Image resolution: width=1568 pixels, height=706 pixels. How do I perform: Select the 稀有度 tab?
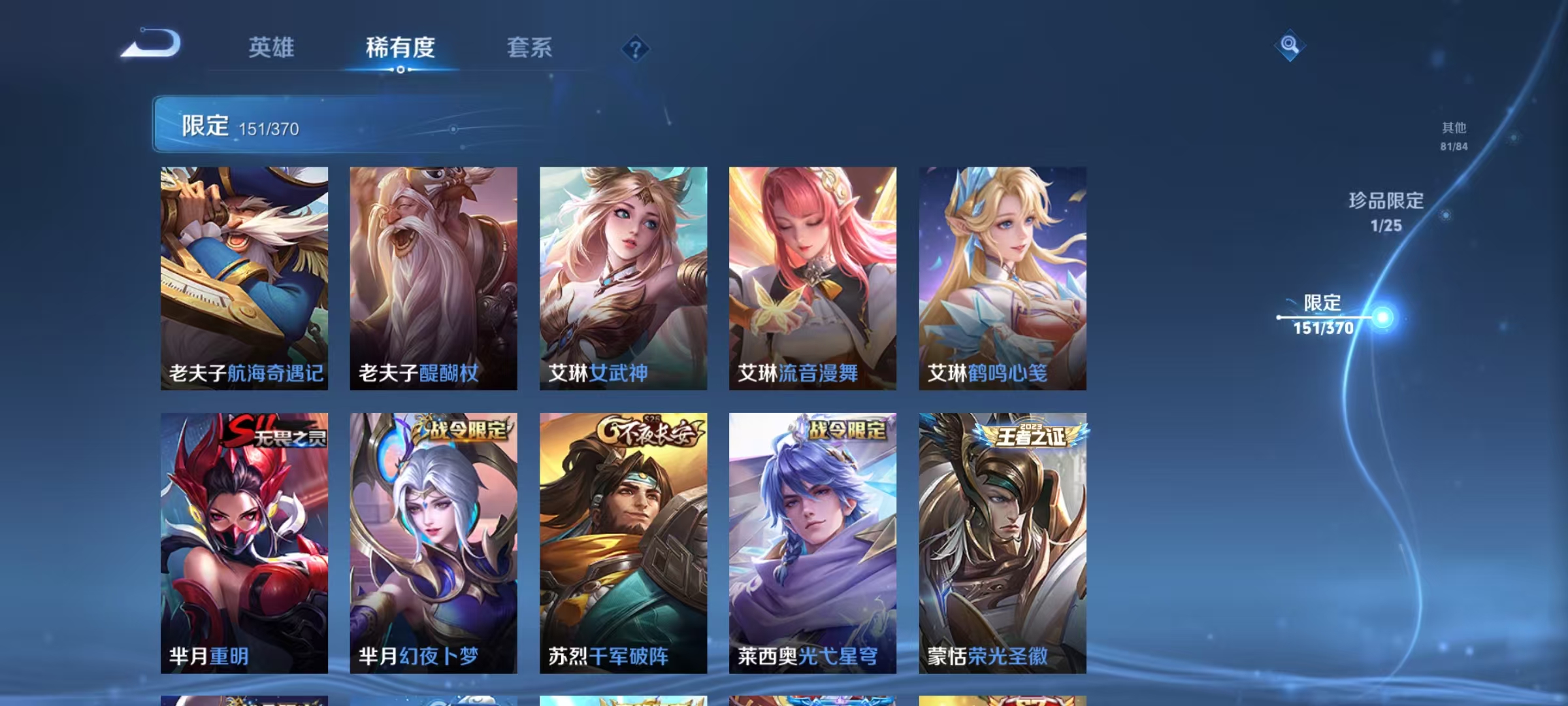click(400, 48)
